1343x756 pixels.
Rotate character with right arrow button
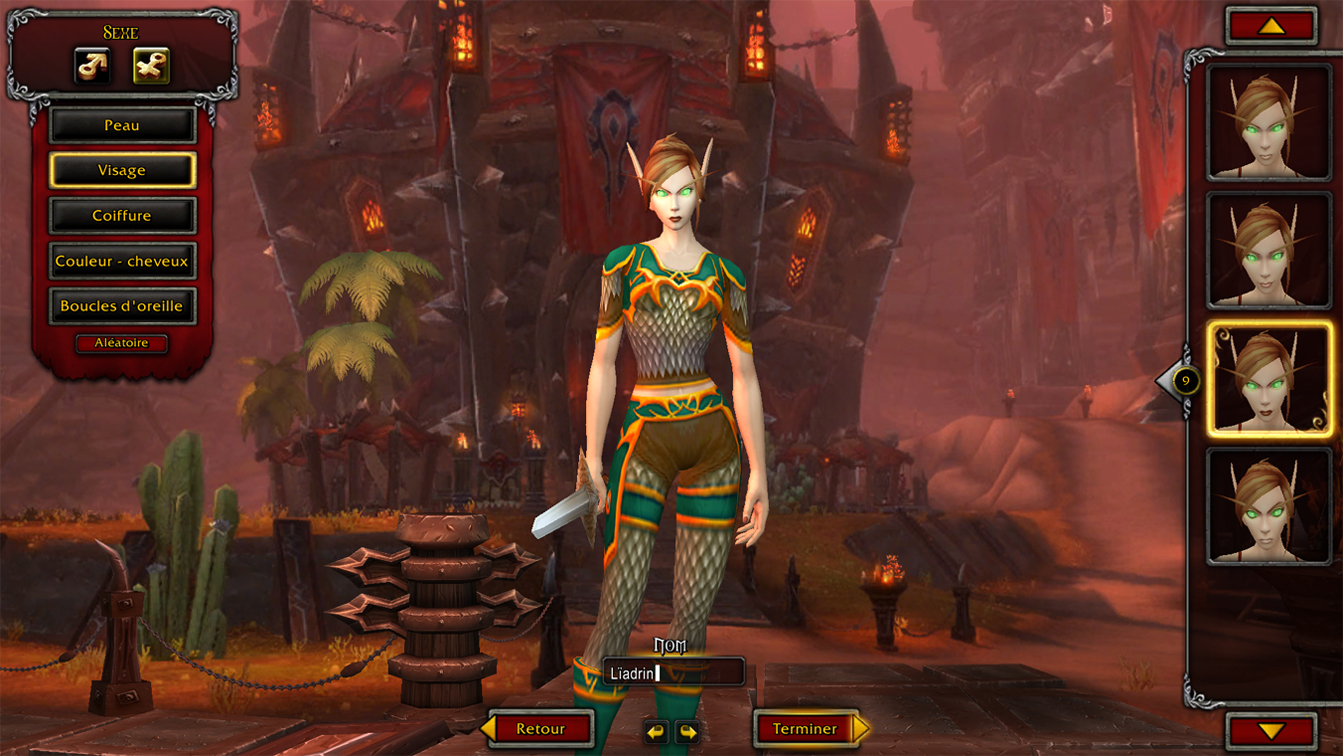[688, 732]
